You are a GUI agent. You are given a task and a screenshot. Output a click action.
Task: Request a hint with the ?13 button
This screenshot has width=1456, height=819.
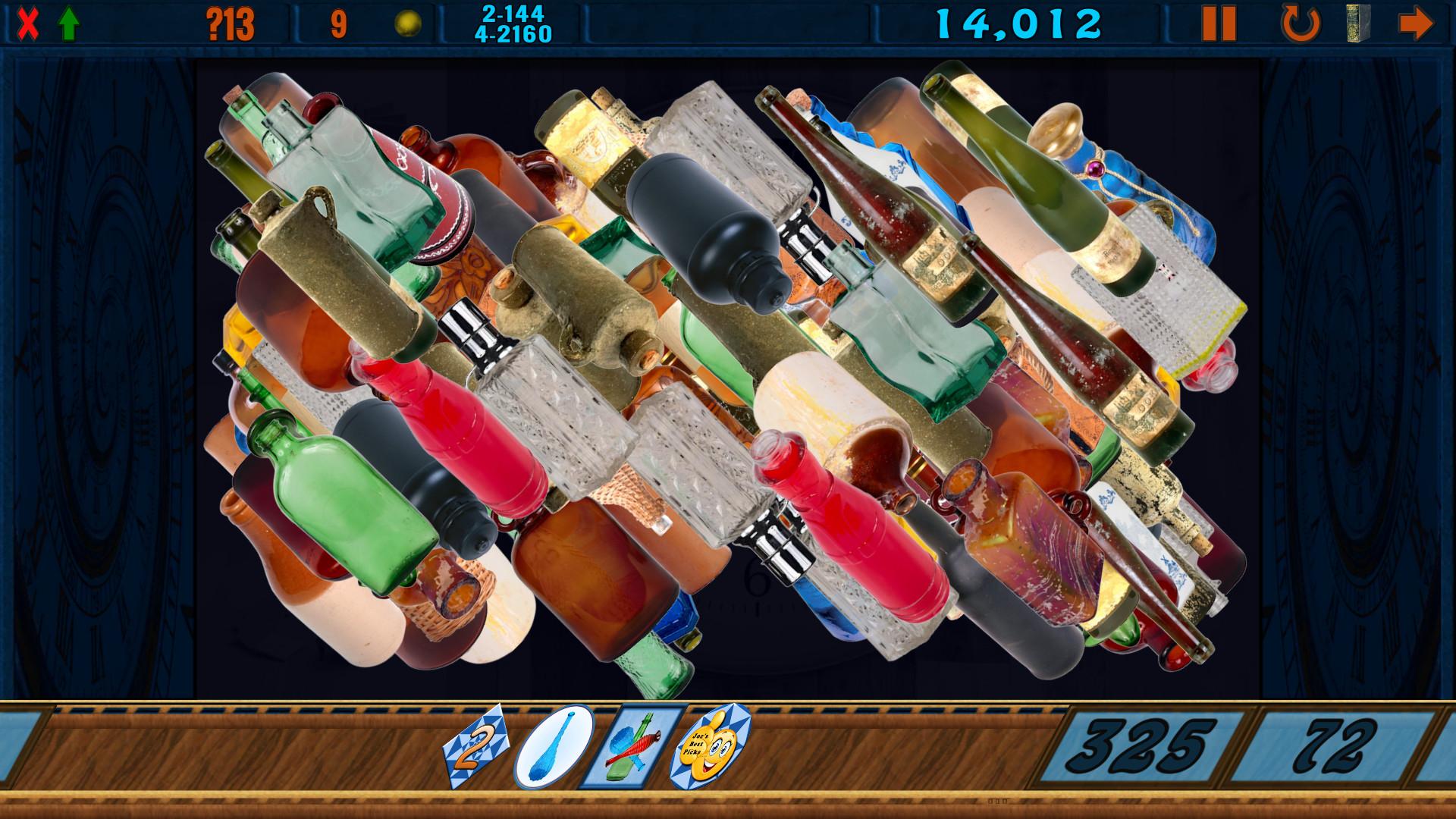[228, 22]
